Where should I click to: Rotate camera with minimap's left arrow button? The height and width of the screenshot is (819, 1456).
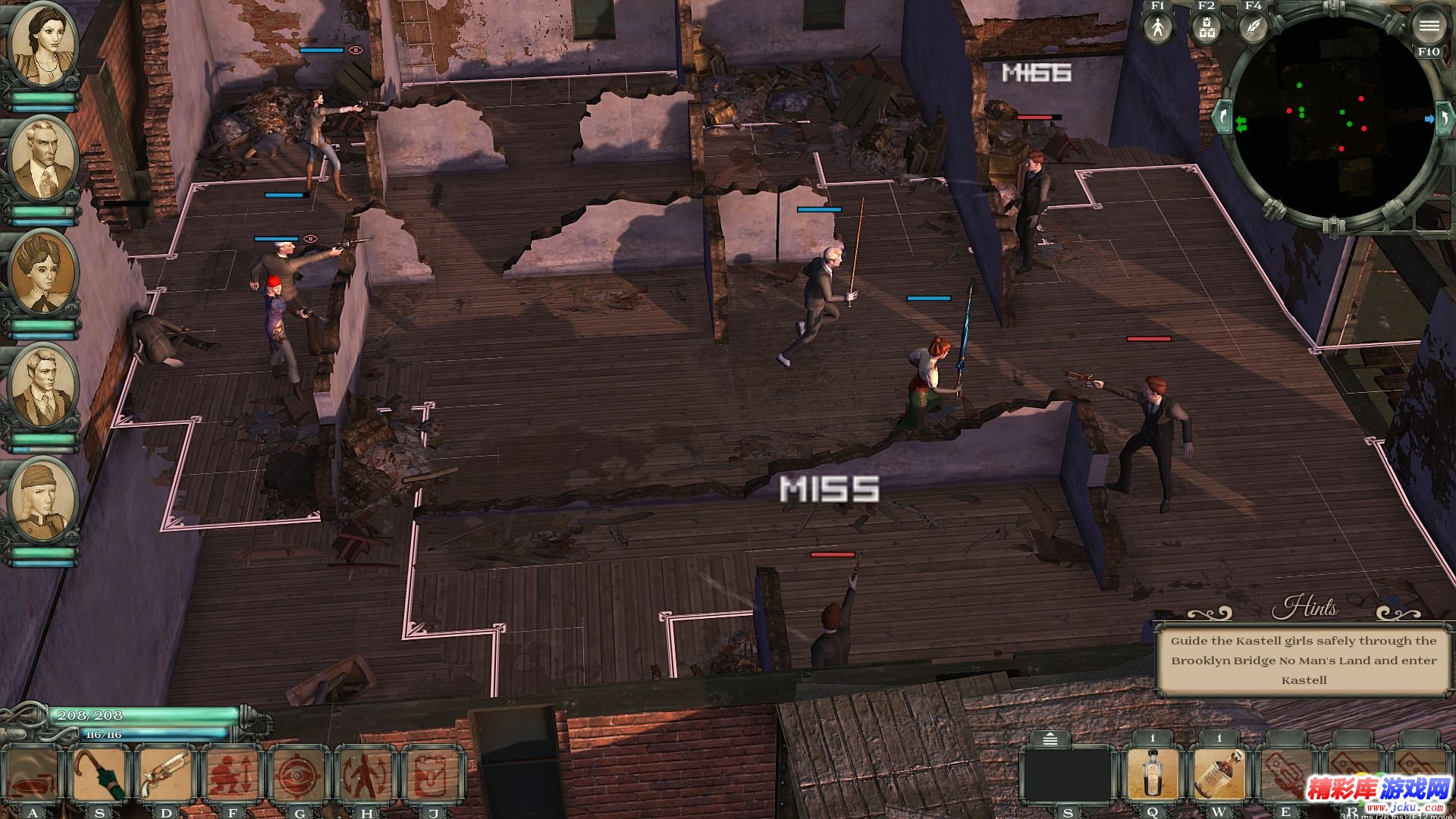click(x=1222, y=118)
